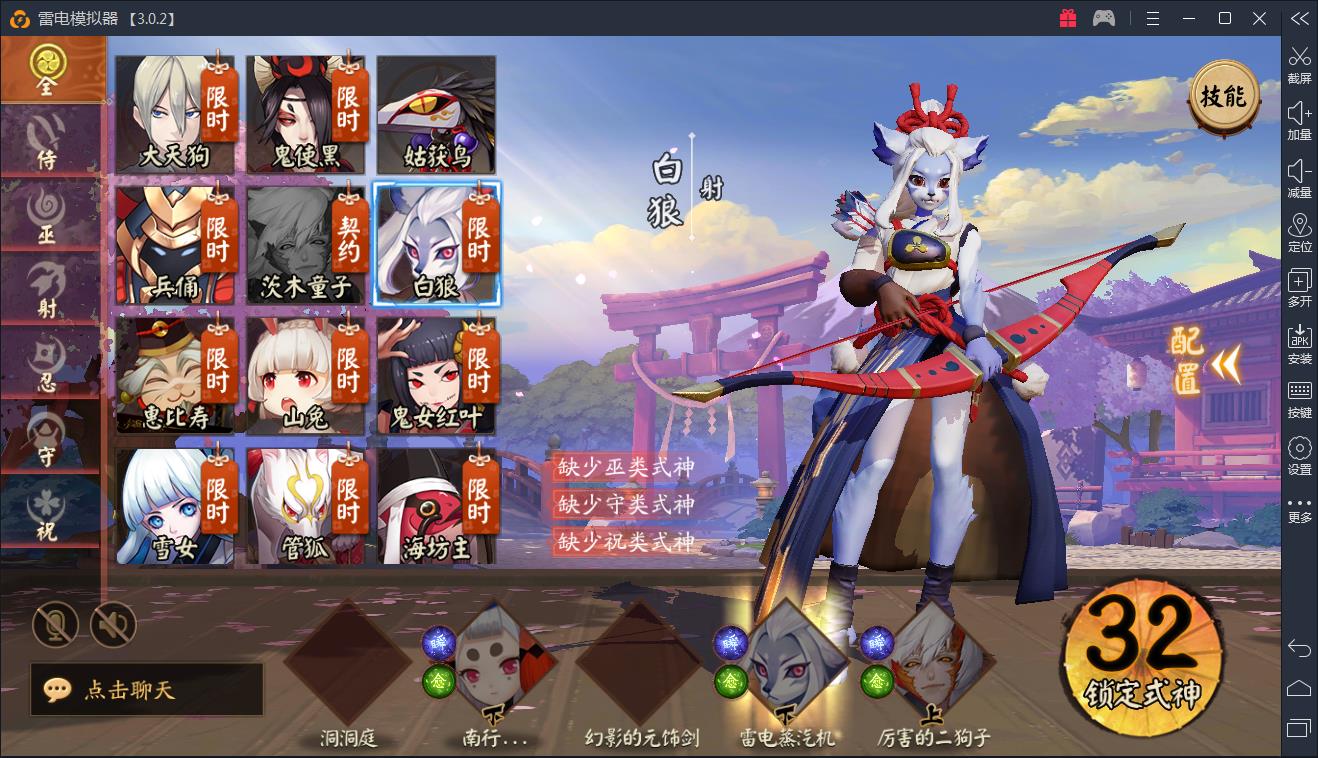Select the 惠比寿 shikigami portrait

point(175,375)
